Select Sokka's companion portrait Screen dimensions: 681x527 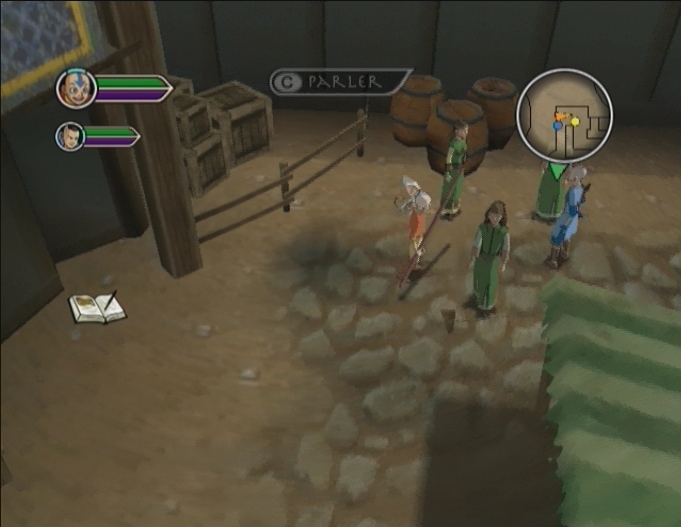click(x=69, y=135)
